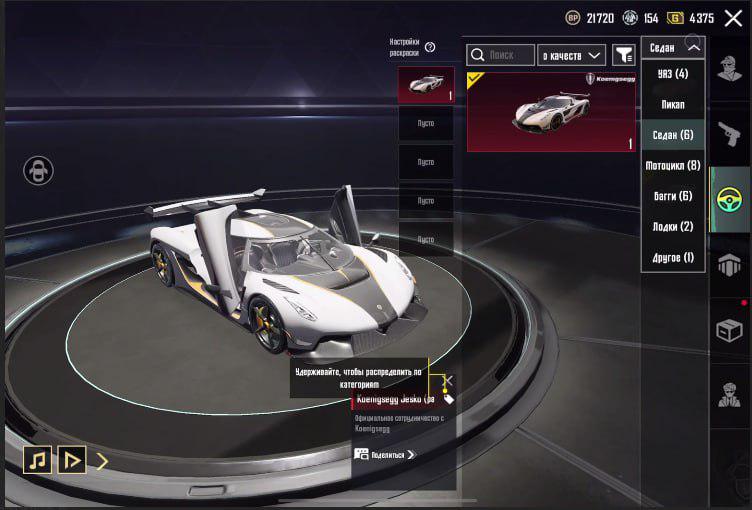The image size is (752, 510).
Task: Pick the Седан (6) category entry
Action: pos(673,134)
